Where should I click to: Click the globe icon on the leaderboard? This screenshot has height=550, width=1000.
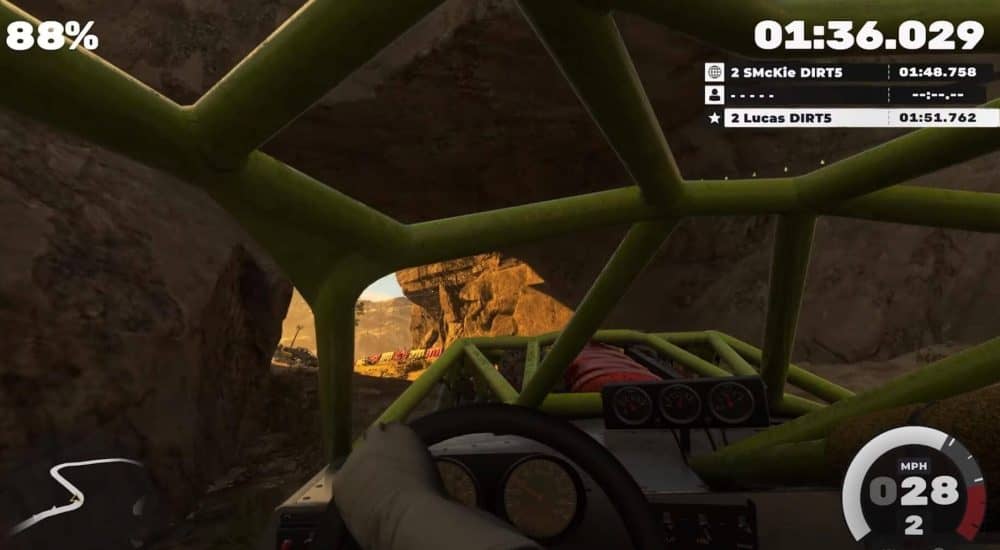pyautogui.click(x=715, y=72)
